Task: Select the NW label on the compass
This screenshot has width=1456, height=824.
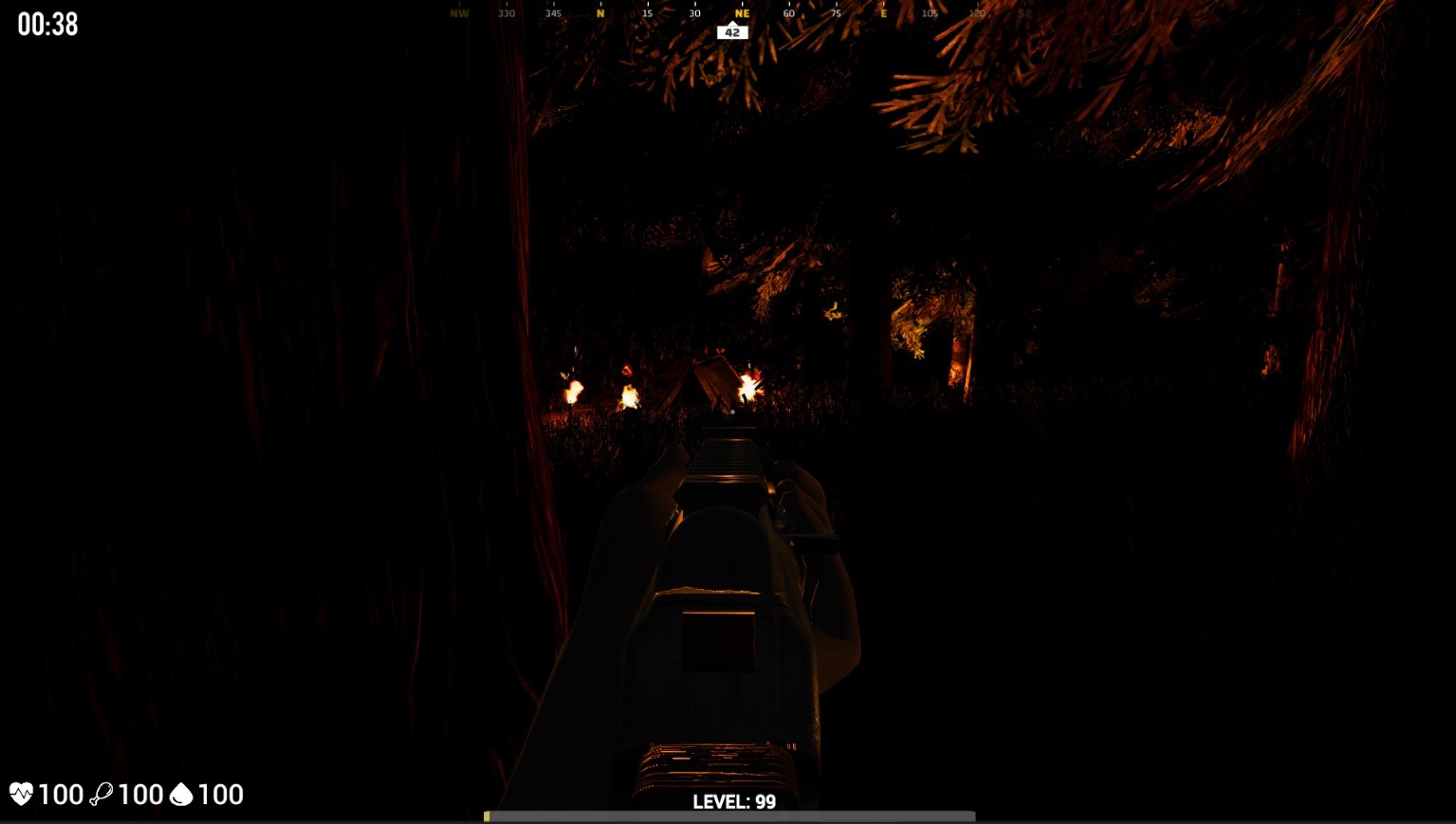Action: click(x=459, y=14)
